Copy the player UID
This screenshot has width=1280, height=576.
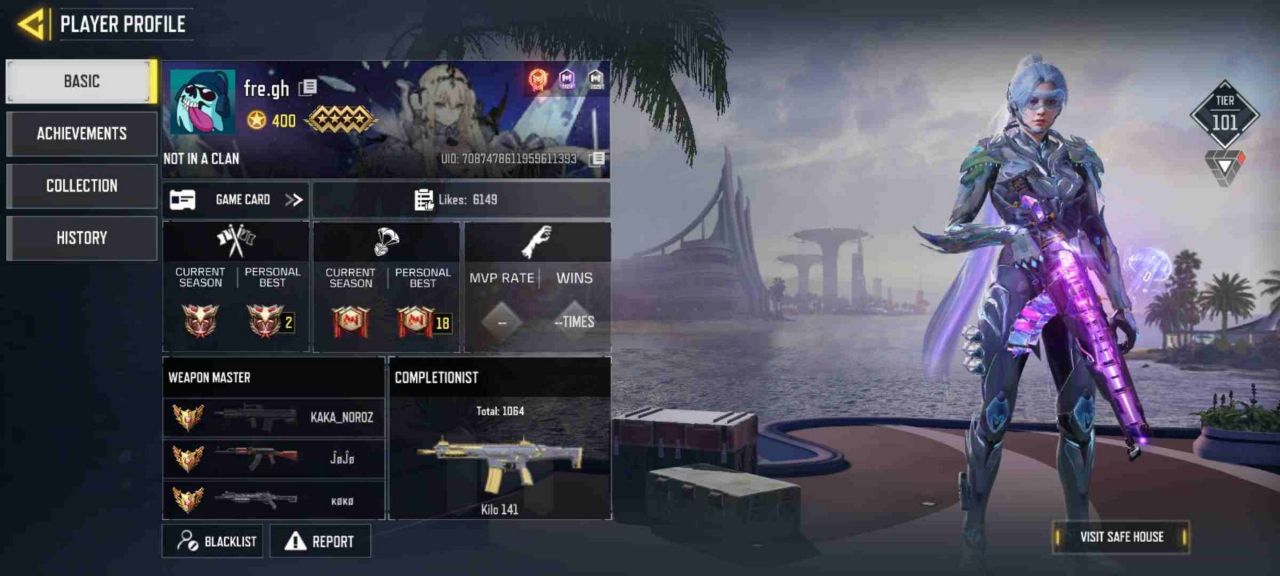pos(597,159)
